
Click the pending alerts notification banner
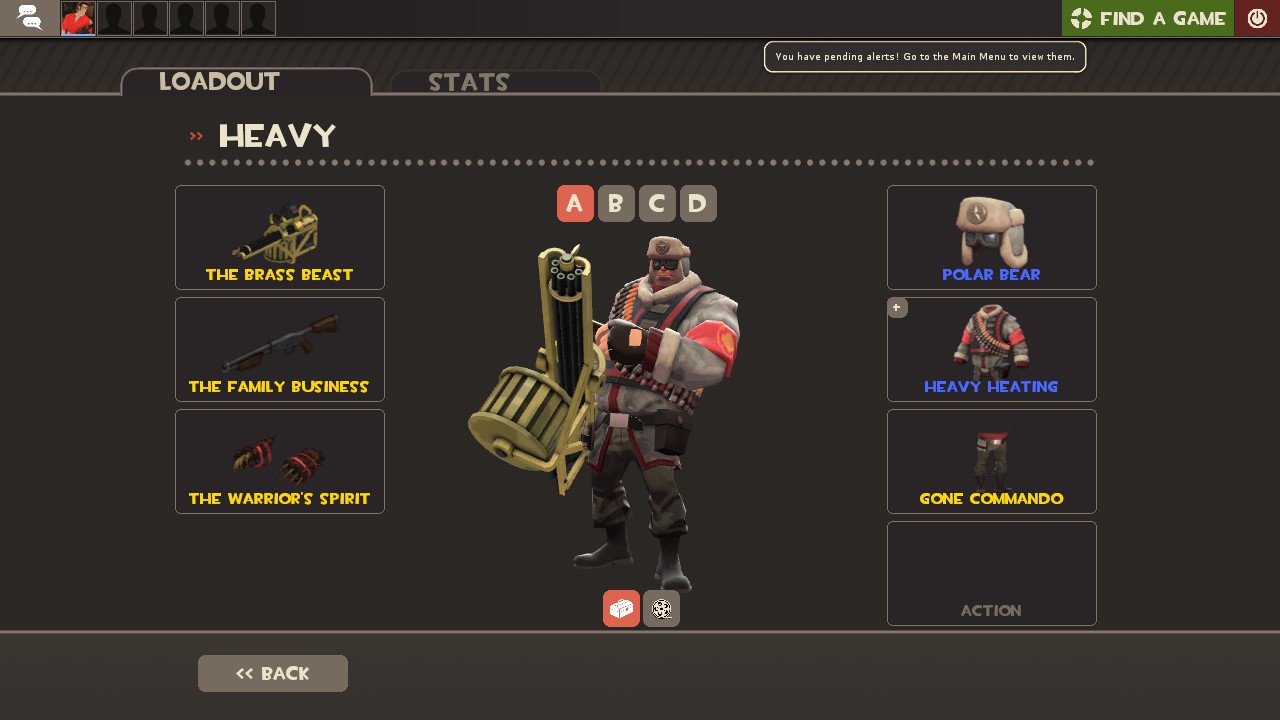coord(924,56)
